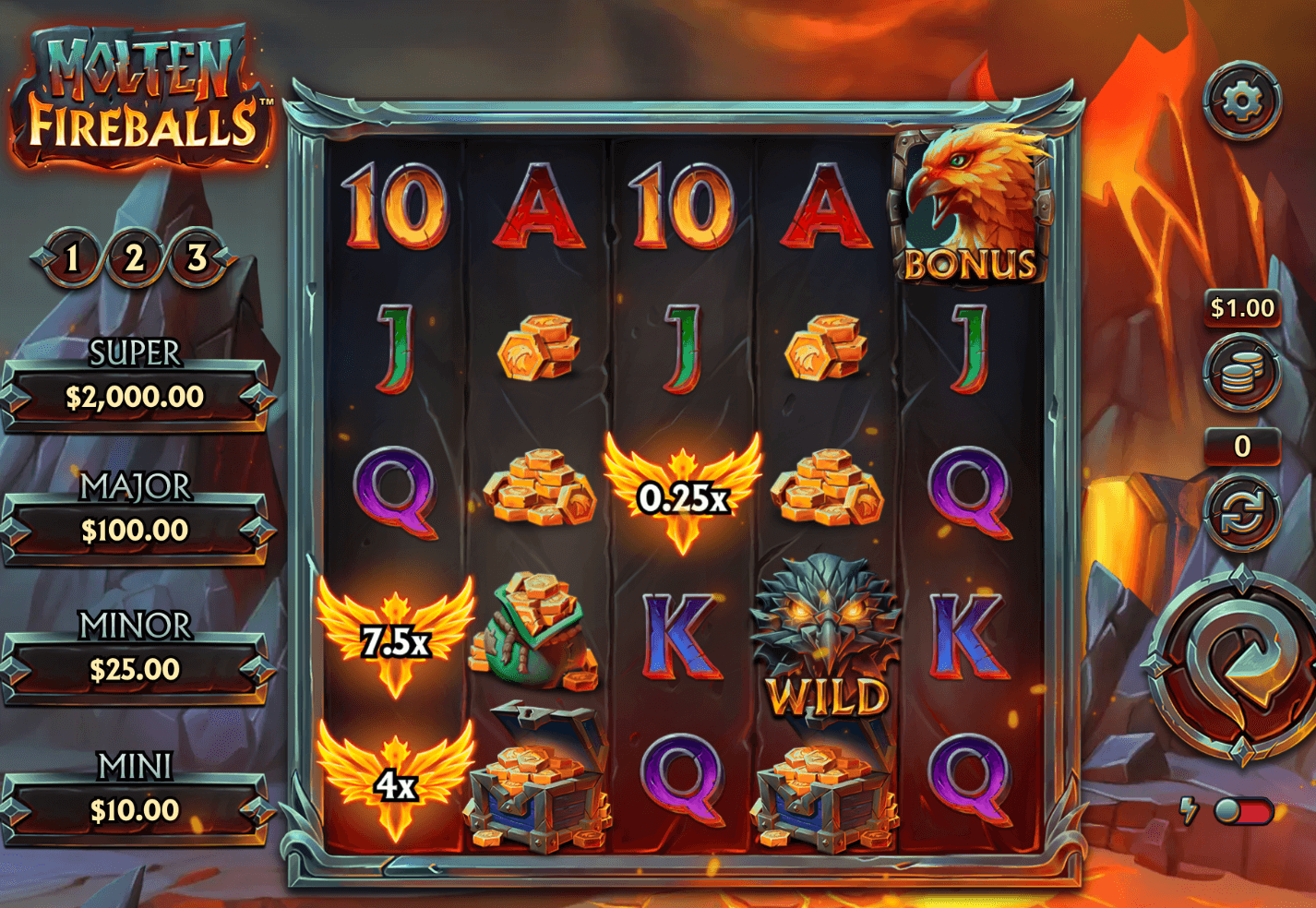The image size is (1316, 908).
Task: Open the coin stack bet selector
Action: click(x=1242, y=374)
